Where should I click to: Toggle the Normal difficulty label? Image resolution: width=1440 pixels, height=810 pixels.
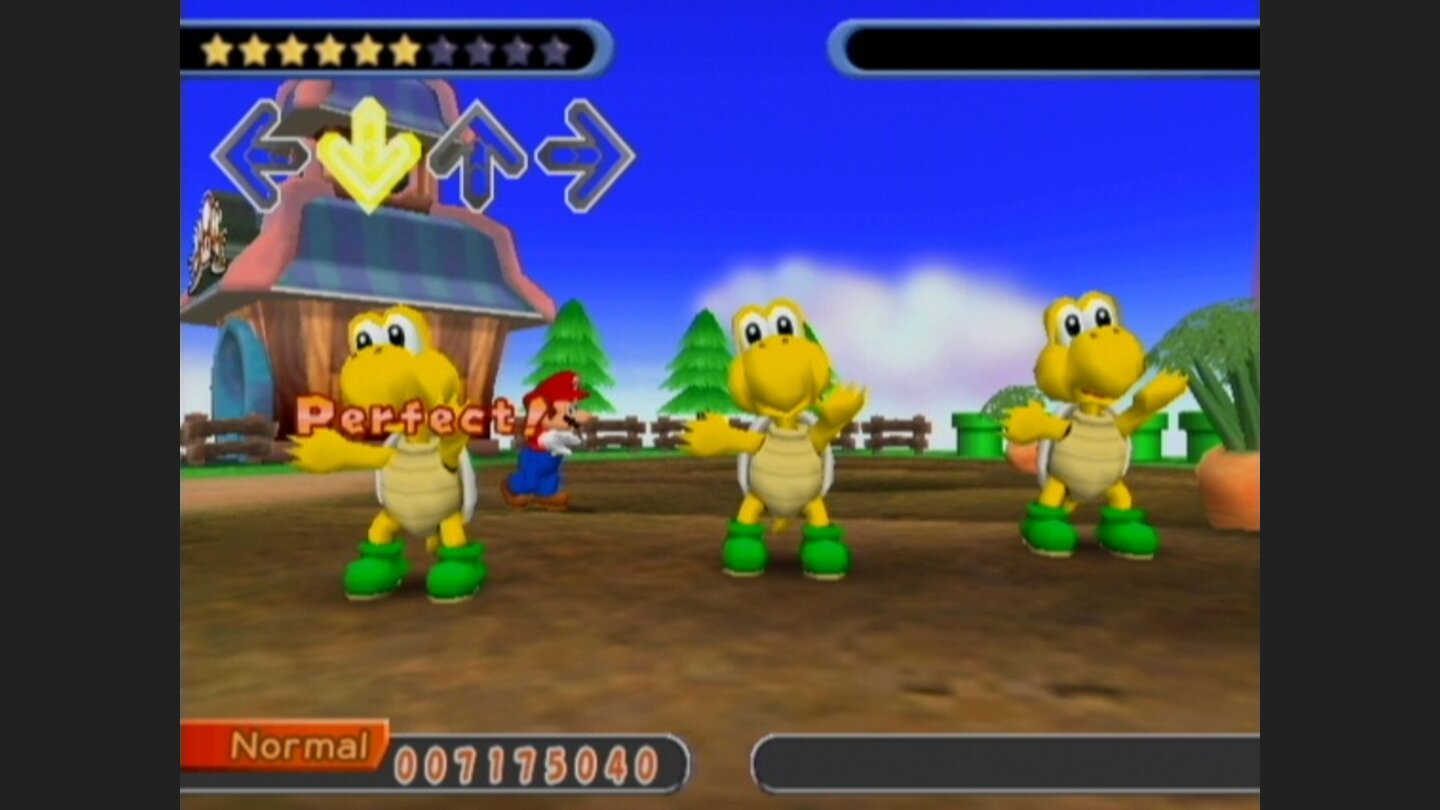[x=300, y=744]
